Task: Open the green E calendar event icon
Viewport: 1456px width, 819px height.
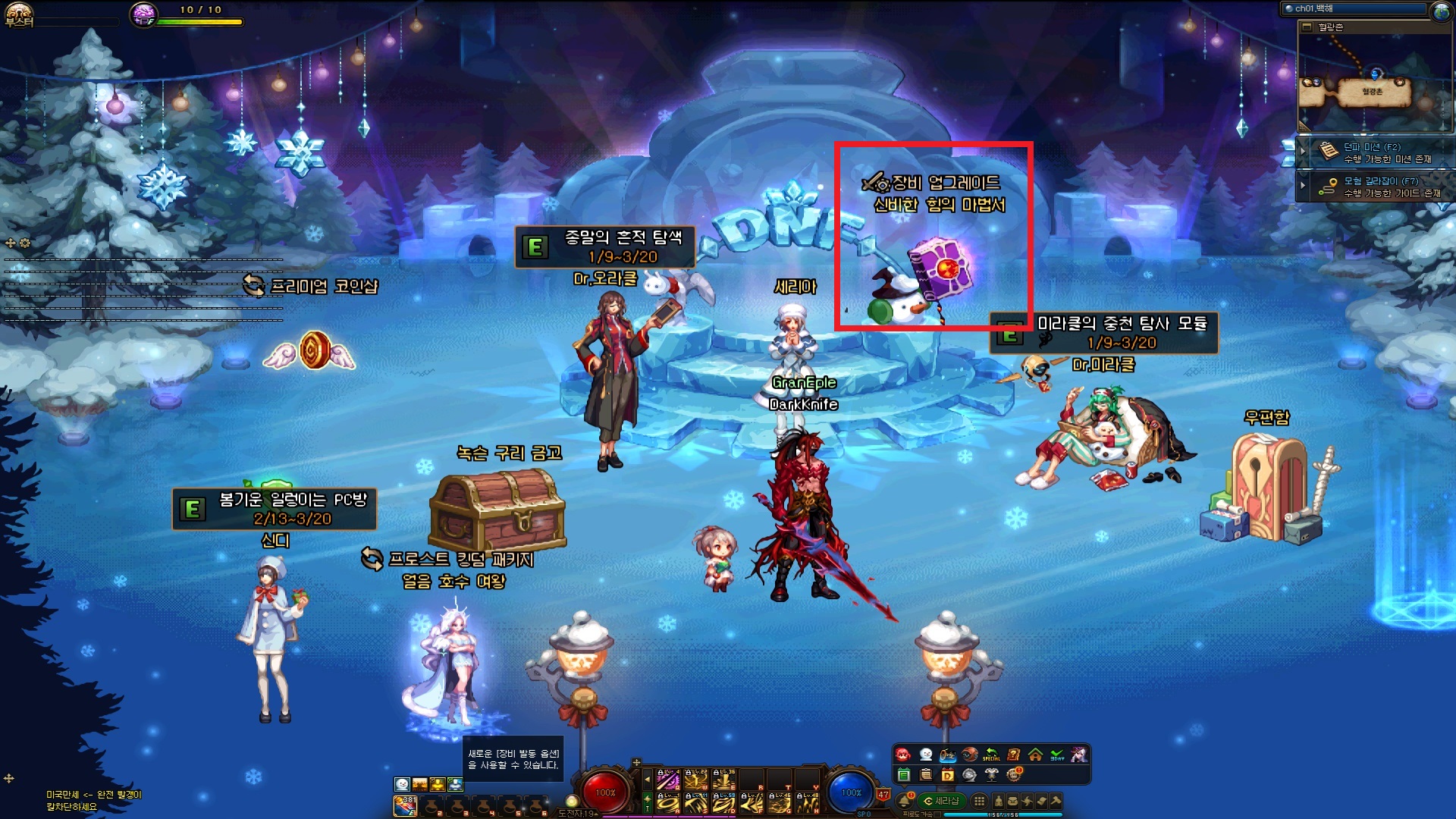Action: [904, 775]
